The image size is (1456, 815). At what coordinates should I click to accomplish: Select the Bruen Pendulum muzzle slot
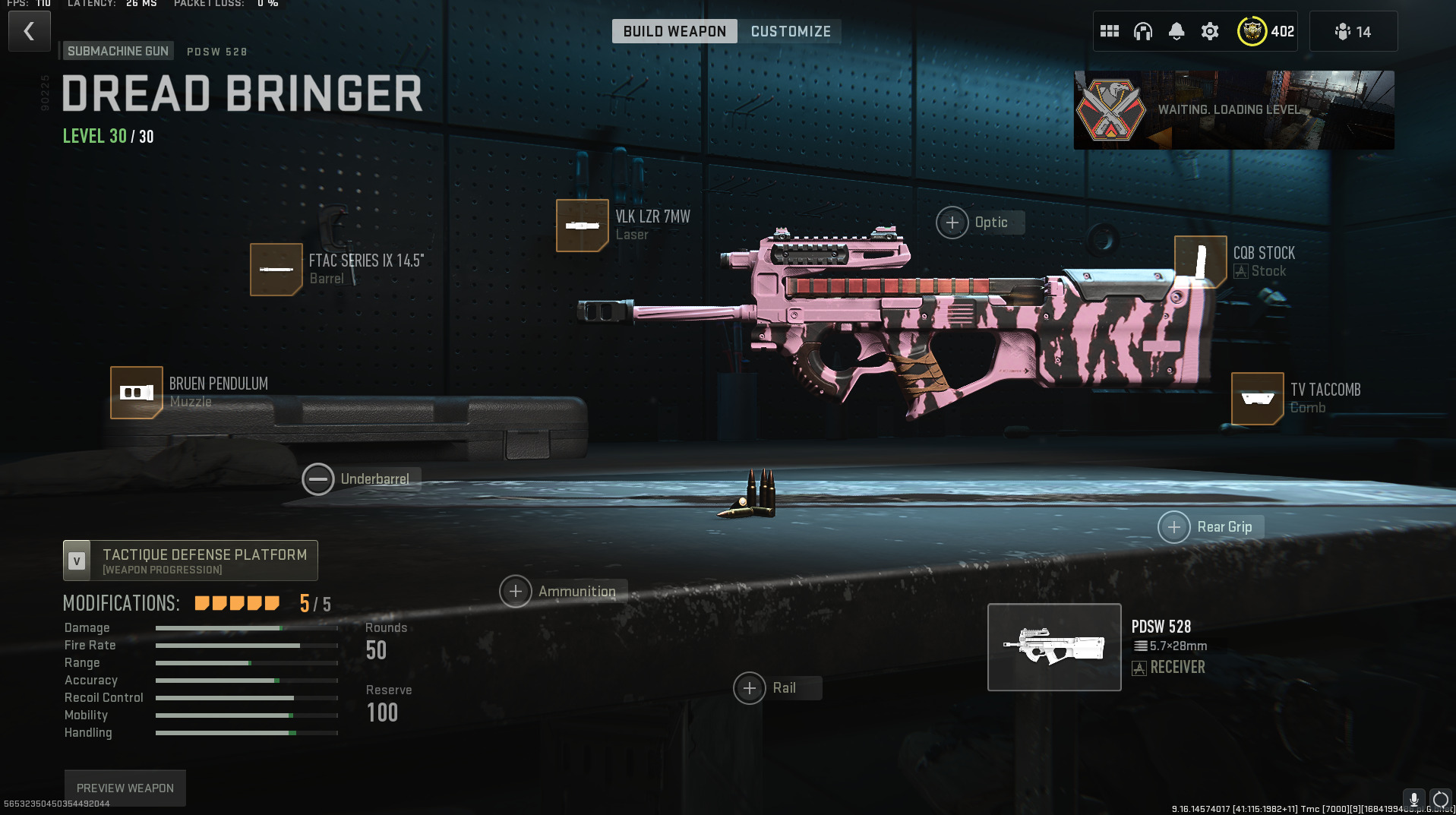point(137,393)
